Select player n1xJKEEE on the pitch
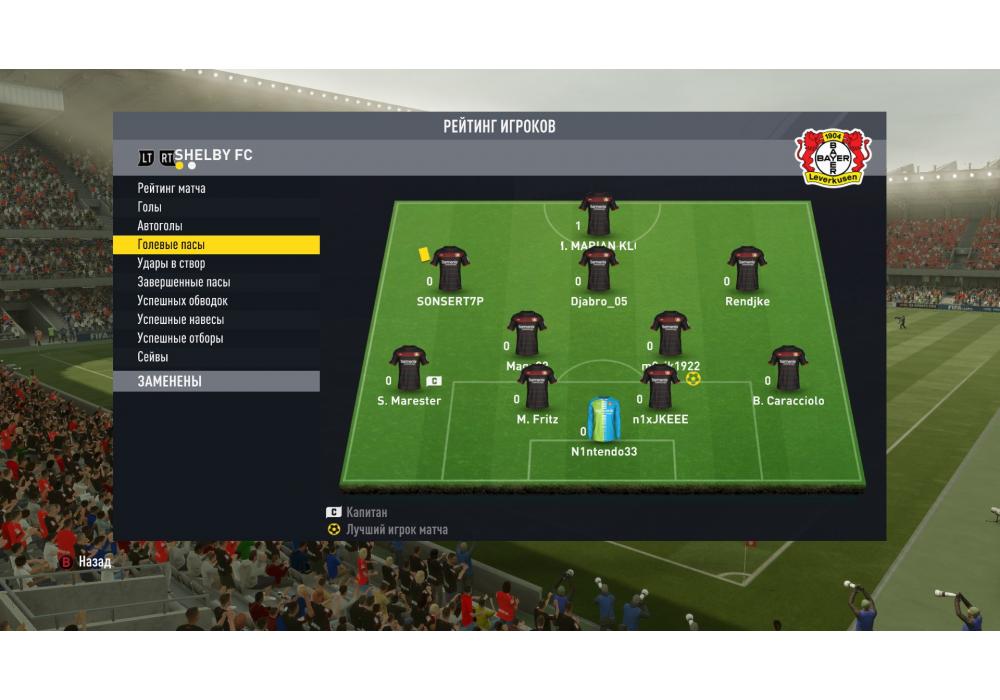Screen dimensions: 1000x700 (x=660, y=387)
